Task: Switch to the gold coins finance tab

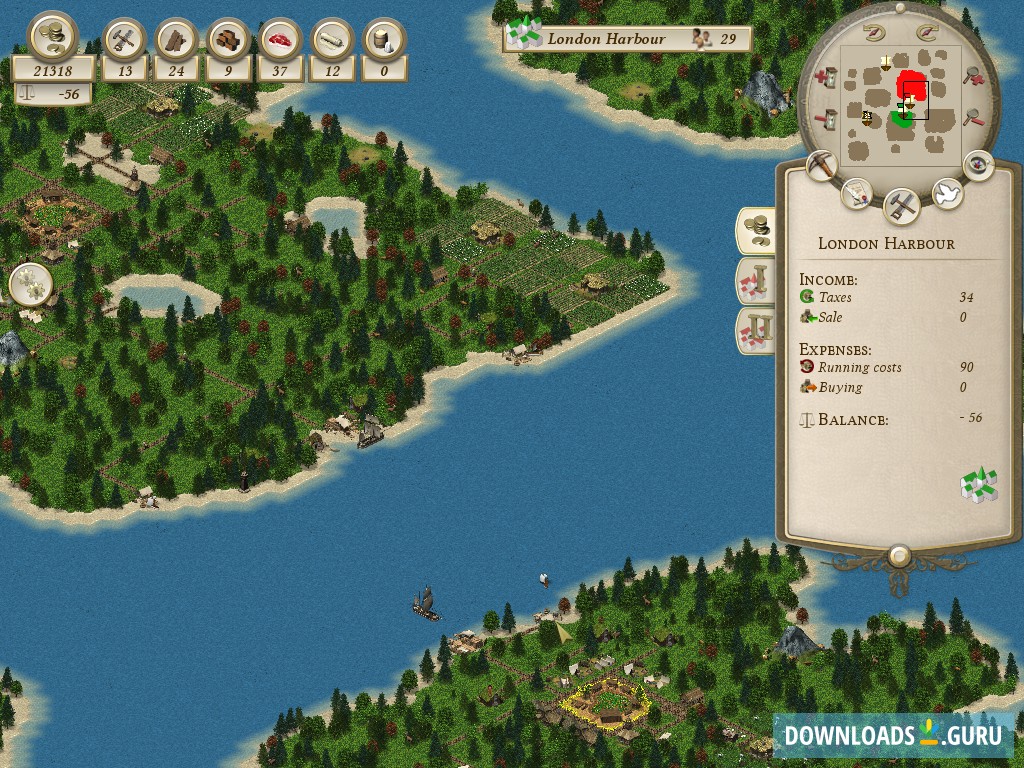Action: click(x=756, y=230)
